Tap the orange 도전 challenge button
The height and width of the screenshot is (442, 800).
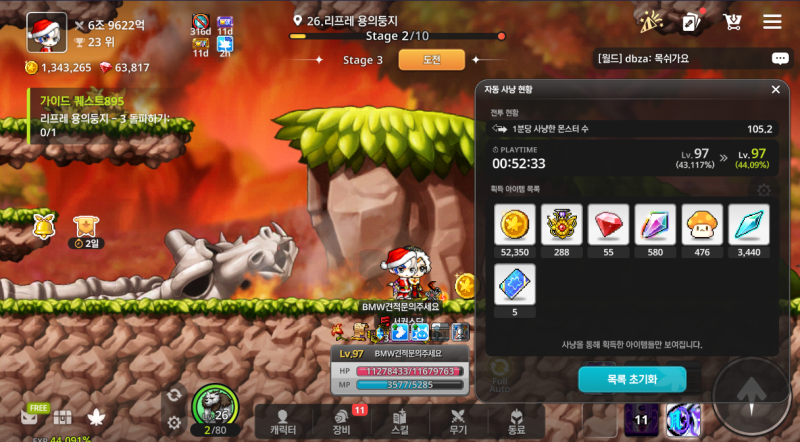pyautogui.click(x=432, y=60)
